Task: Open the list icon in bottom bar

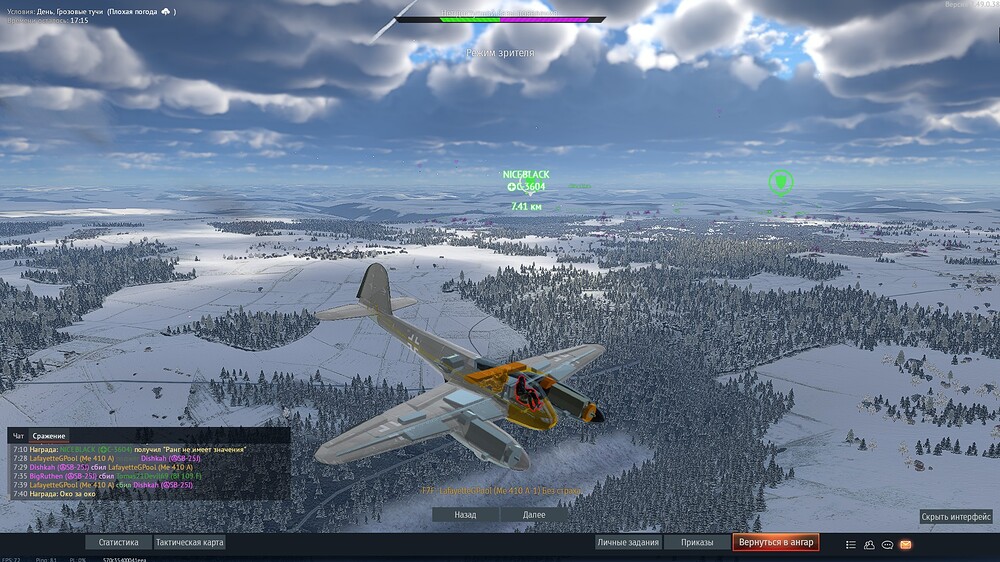Action: pos(851,544)
